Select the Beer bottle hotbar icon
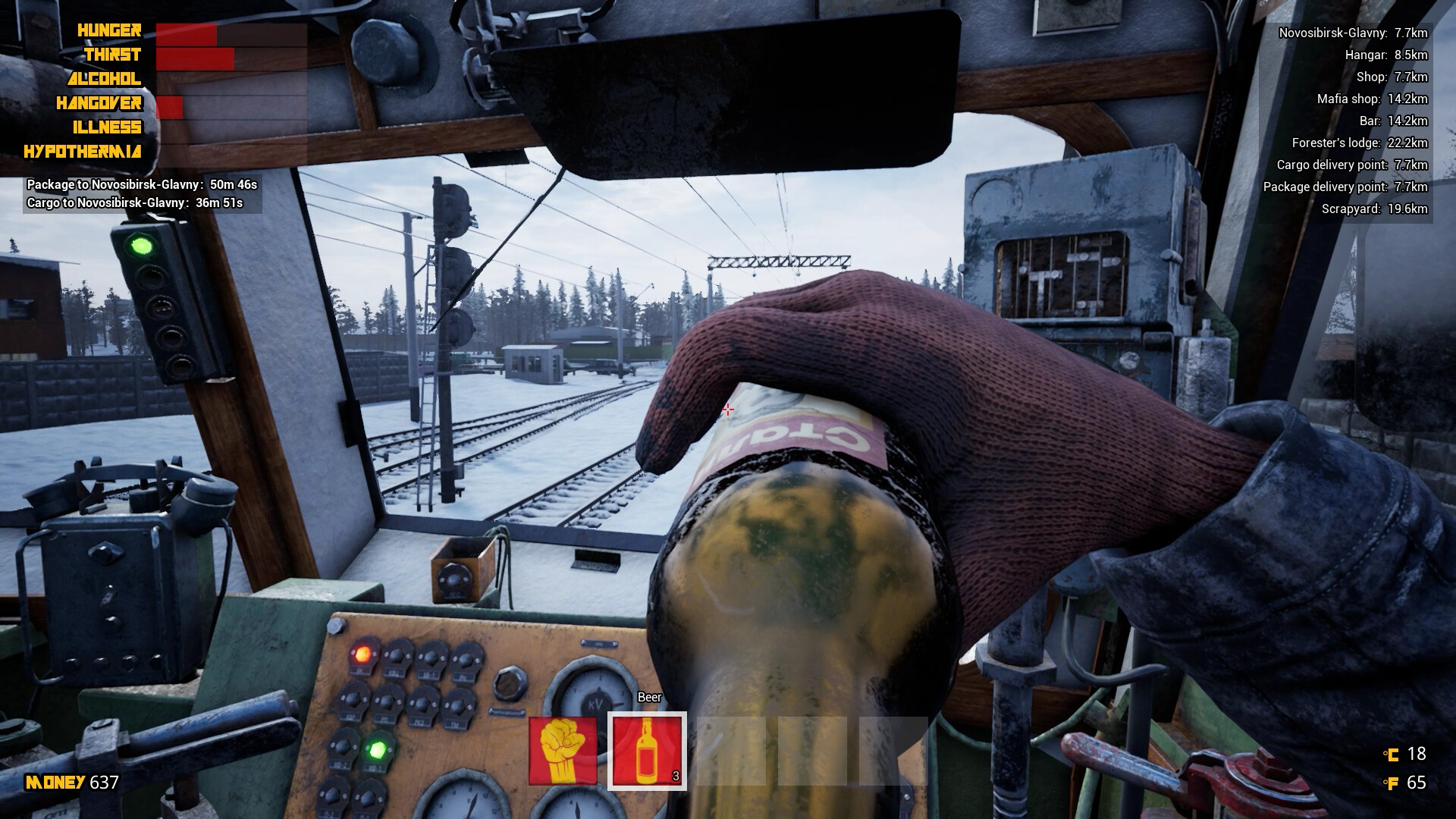 (x=648, y=752)
